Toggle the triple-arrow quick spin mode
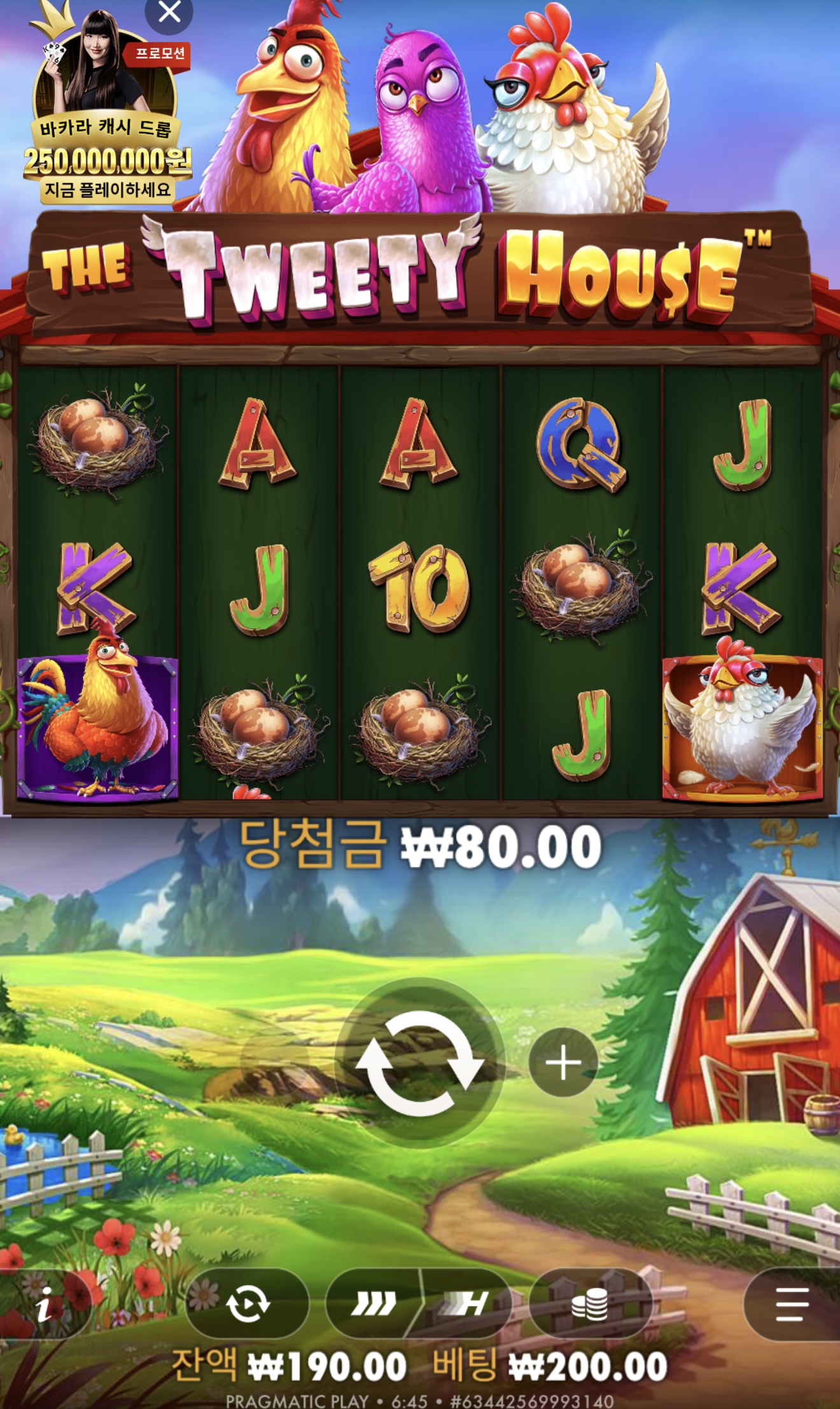The height and width of the screenshot is (1409, 840). click(374, 1303)
